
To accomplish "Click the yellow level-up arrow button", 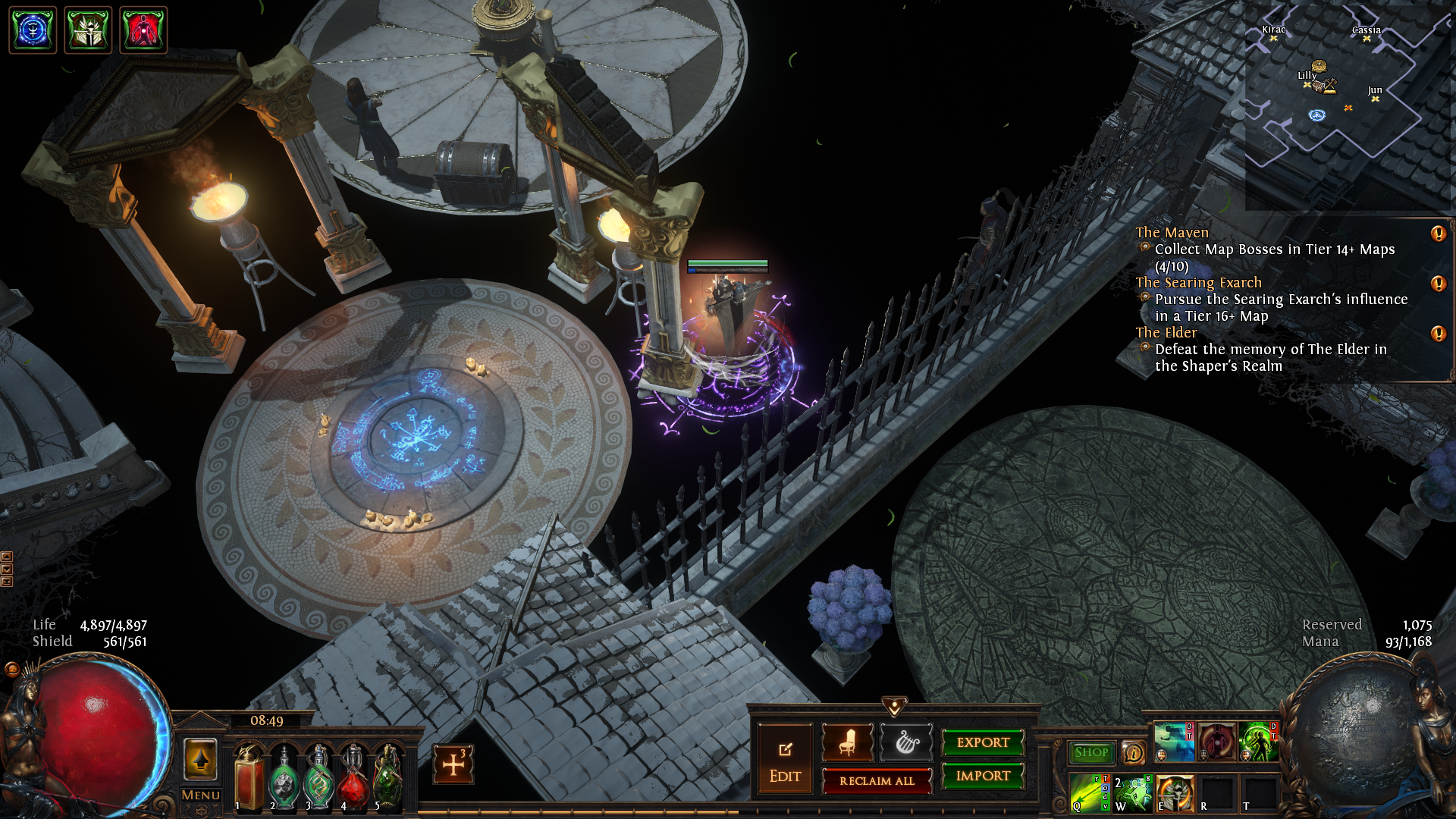I will point(201,759).
